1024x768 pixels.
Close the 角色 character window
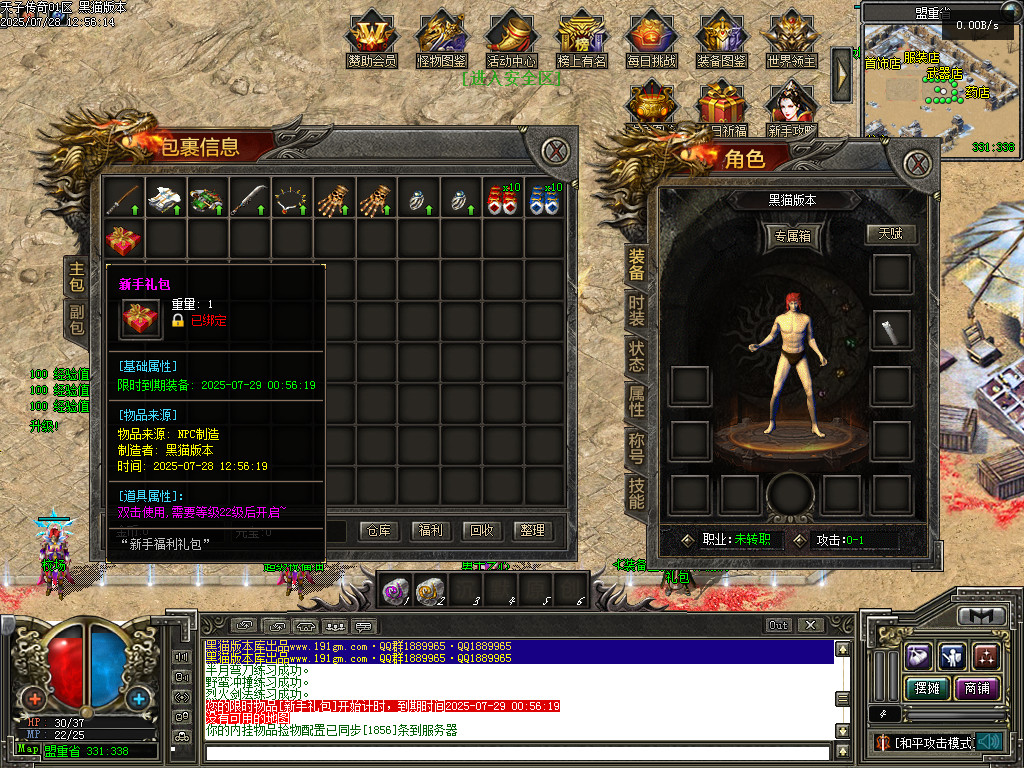917,163
